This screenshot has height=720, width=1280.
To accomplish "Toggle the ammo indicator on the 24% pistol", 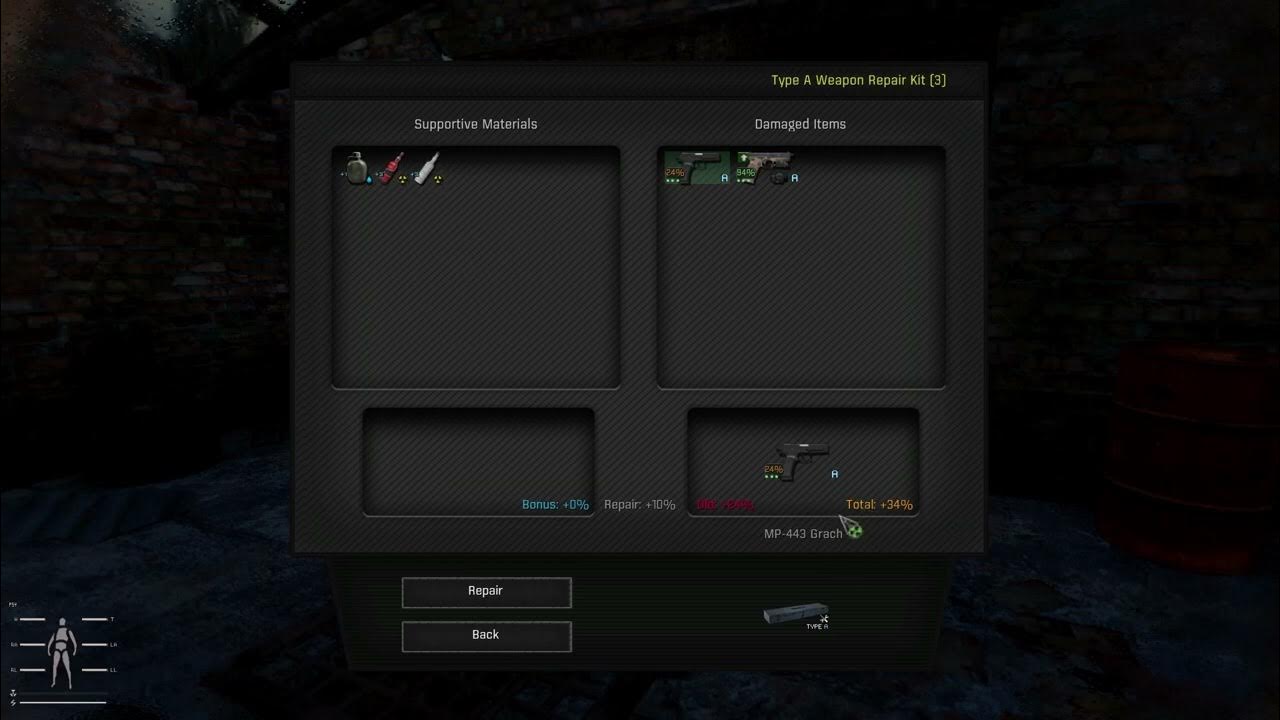I will tap(672, 181).
